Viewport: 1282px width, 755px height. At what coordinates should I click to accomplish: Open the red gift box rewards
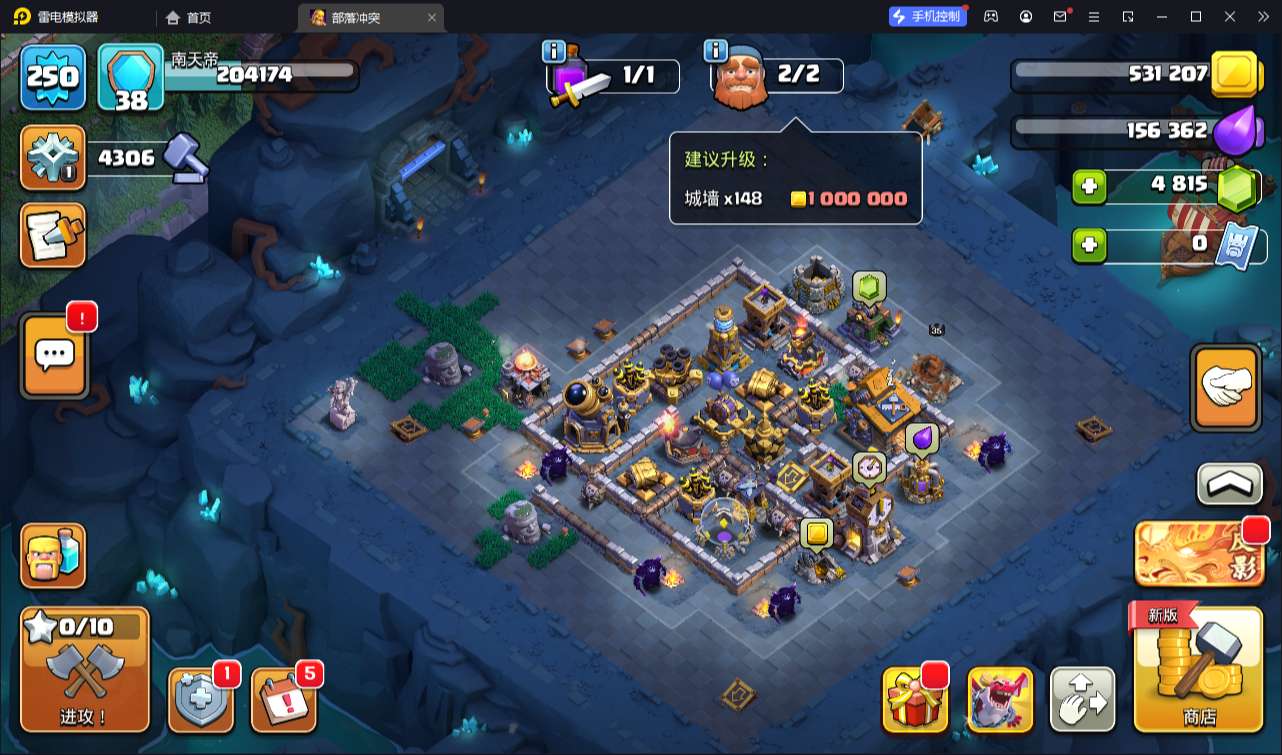point(914,699)
